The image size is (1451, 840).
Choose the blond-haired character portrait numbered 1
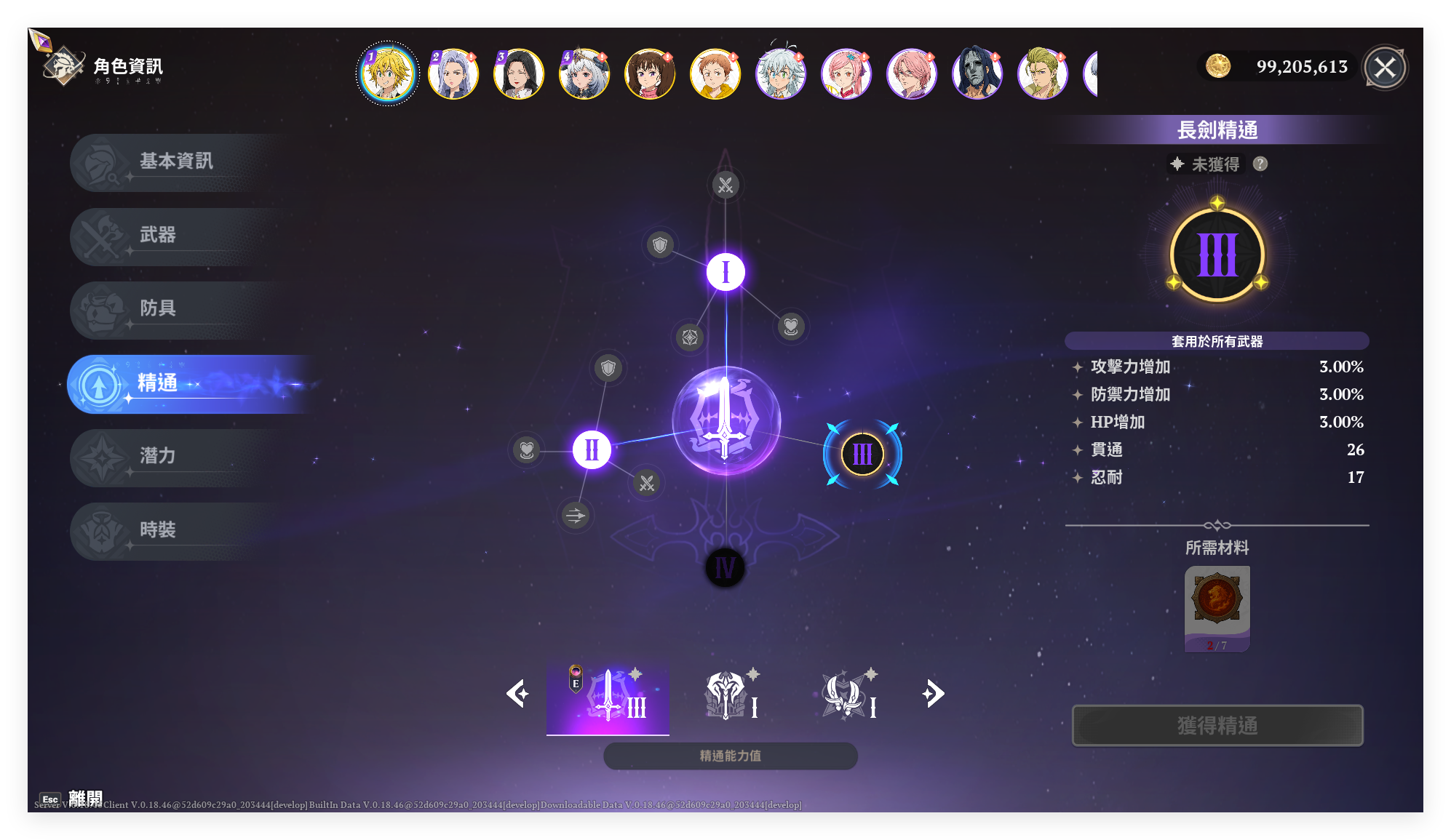(x=388, y=73)
